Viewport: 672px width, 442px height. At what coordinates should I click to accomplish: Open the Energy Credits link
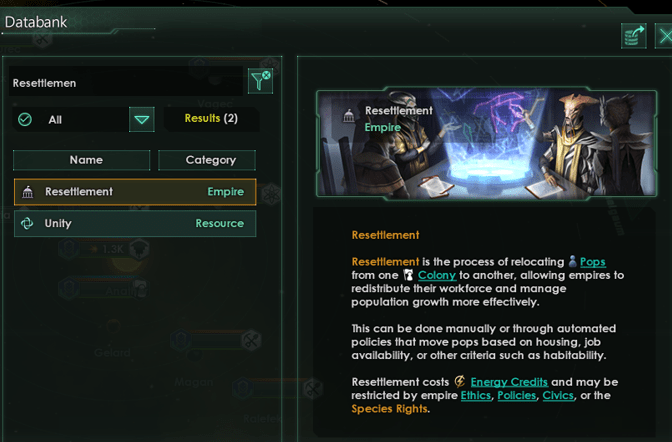[509, 382]
